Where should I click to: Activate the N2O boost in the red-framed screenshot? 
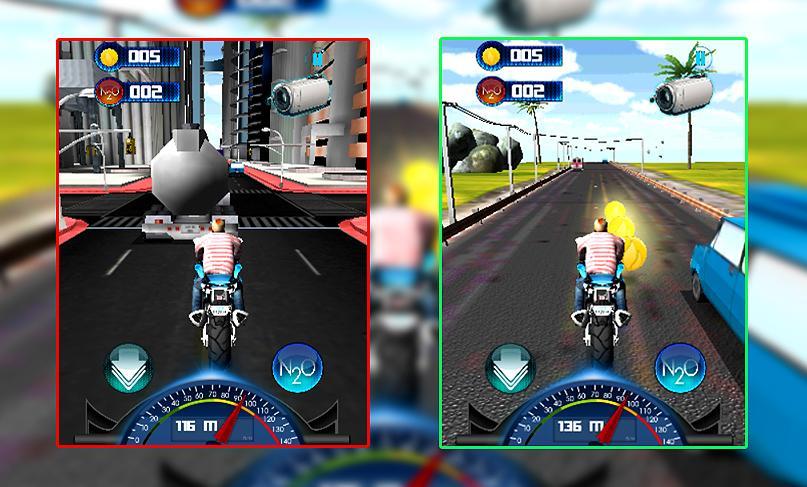point(297,369)
